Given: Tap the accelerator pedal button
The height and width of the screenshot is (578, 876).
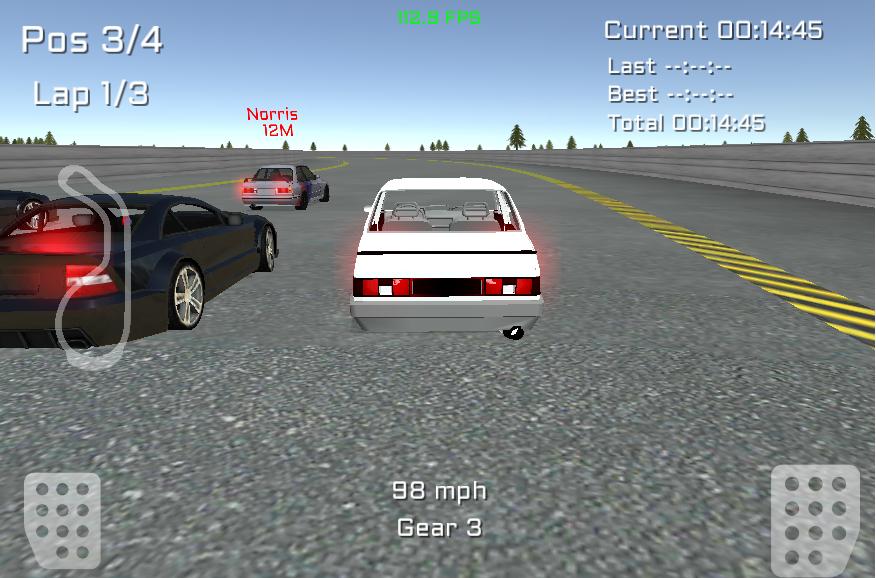Looking at the screenshot, I should pyautogui.click(x=814, y=517).
